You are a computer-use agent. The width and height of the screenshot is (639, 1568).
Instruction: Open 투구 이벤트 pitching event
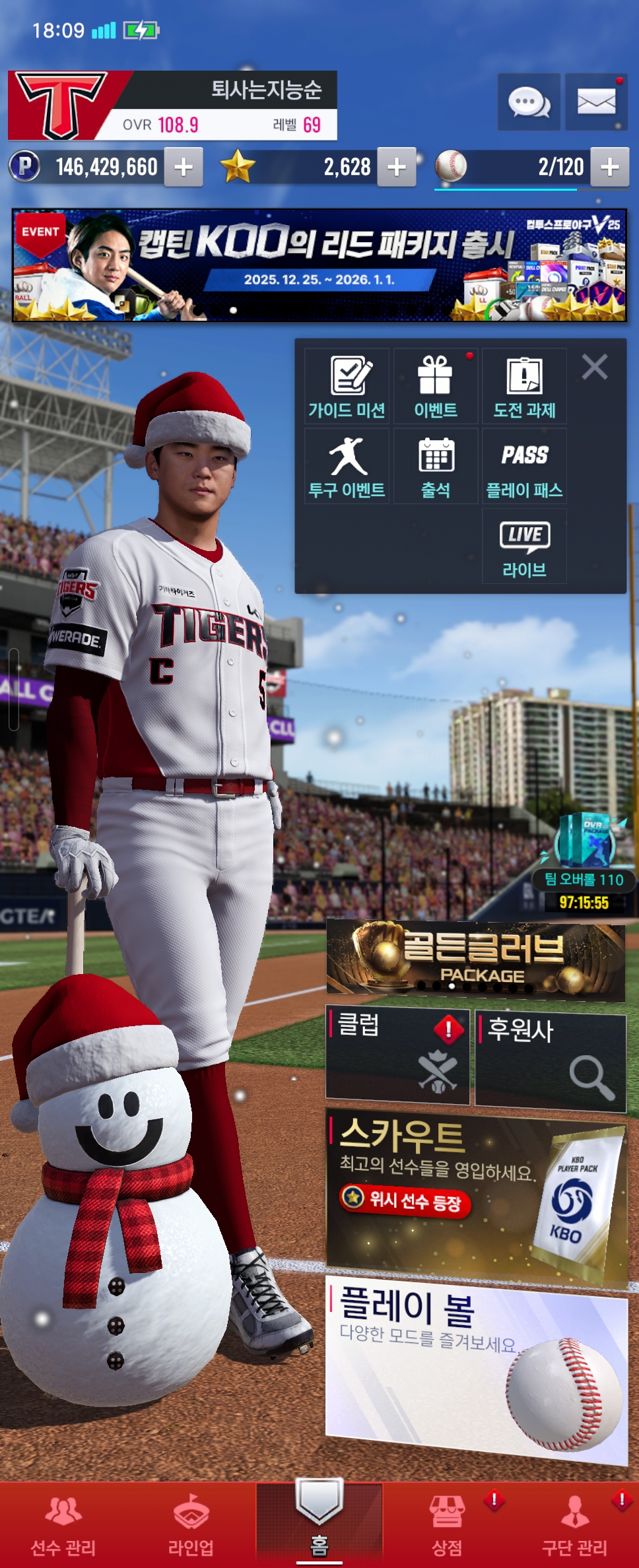tap(347, 467)
